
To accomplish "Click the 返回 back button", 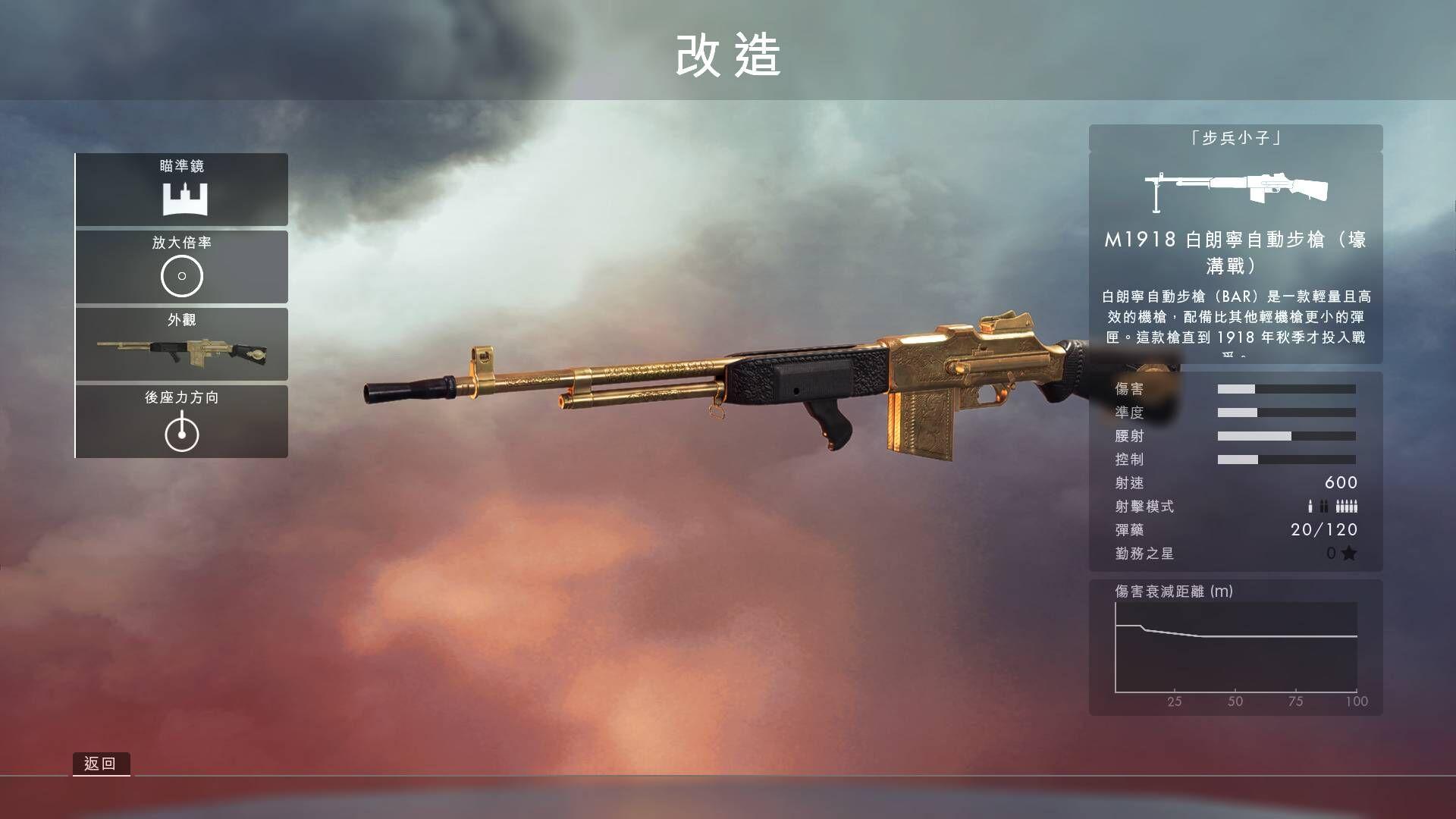I will click(x=102, y=764).
